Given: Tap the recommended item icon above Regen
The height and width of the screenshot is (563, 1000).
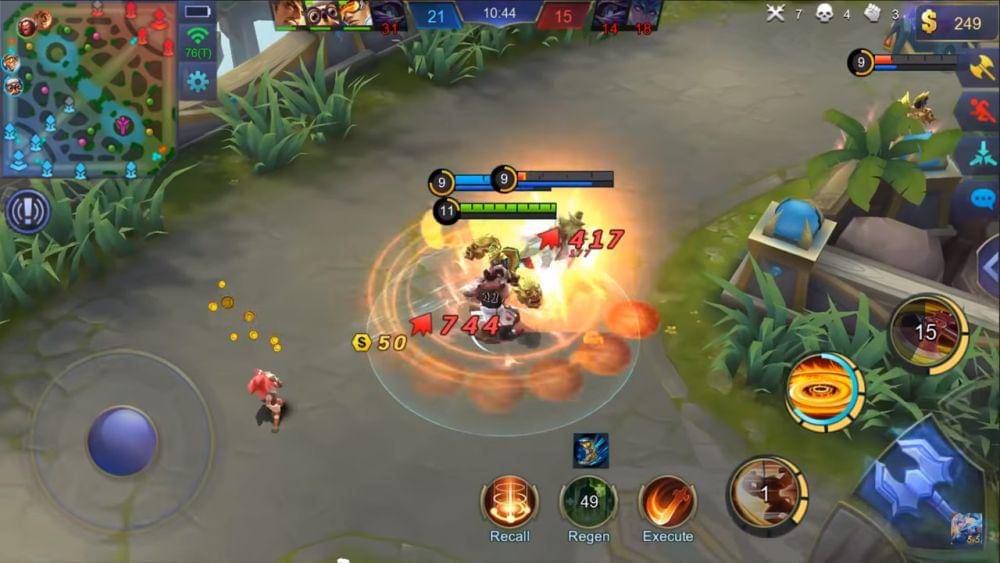Looking at the screenshot, I should click(x=590, y=451).
